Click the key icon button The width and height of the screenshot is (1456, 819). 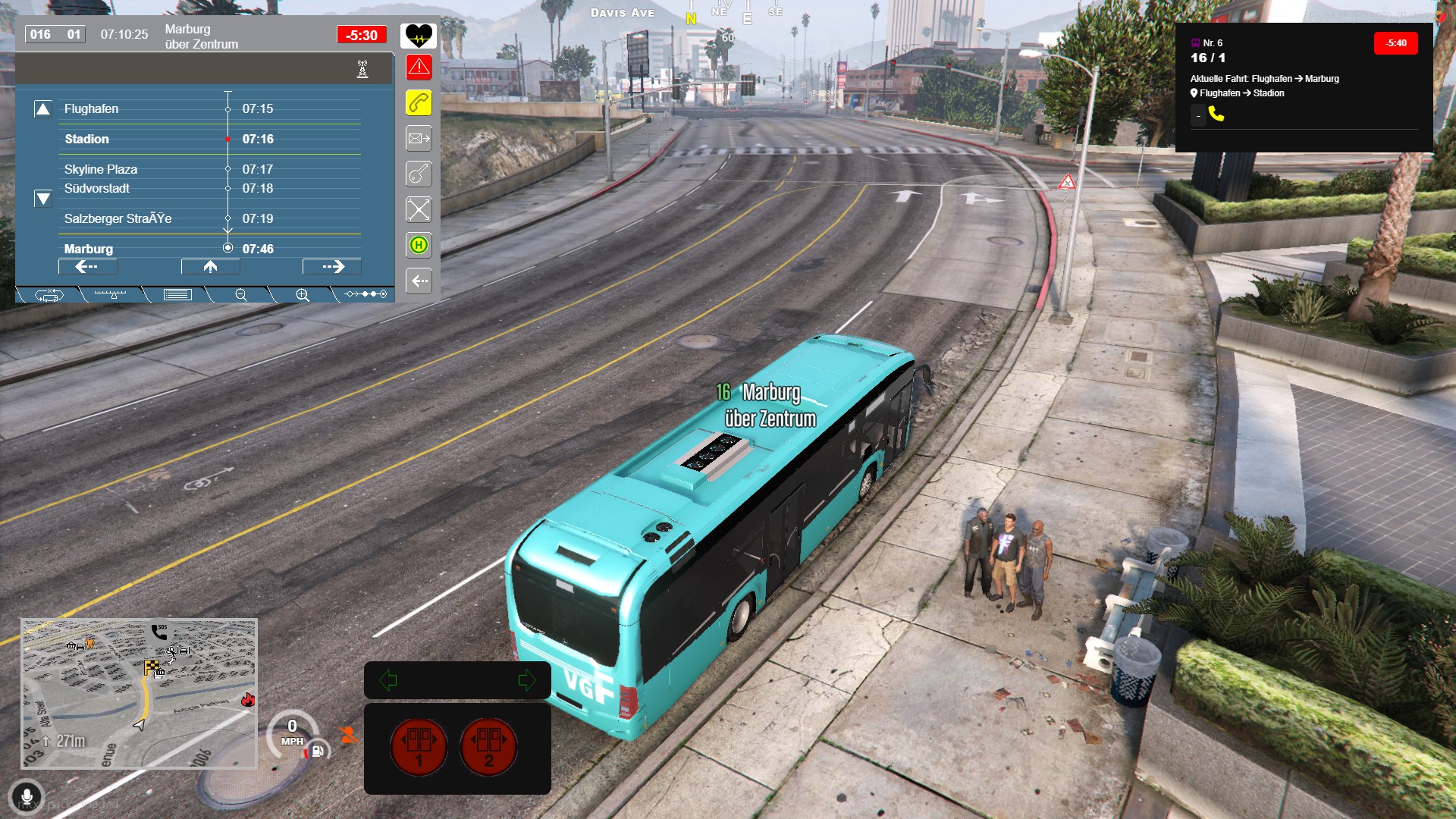[x=419, y=174]
